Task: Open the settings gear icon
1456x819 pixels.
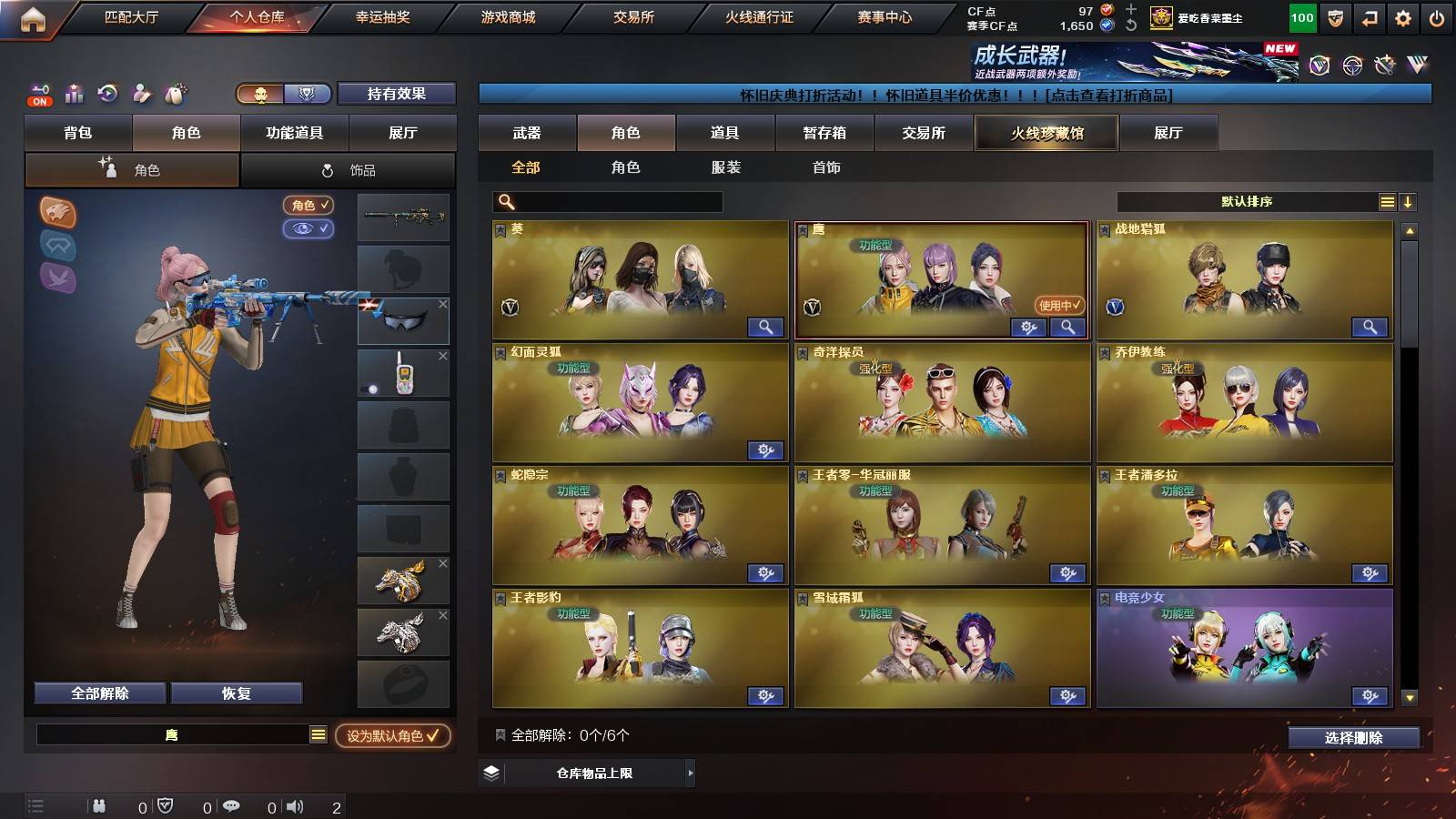Action: click(x=1401, y=15)
